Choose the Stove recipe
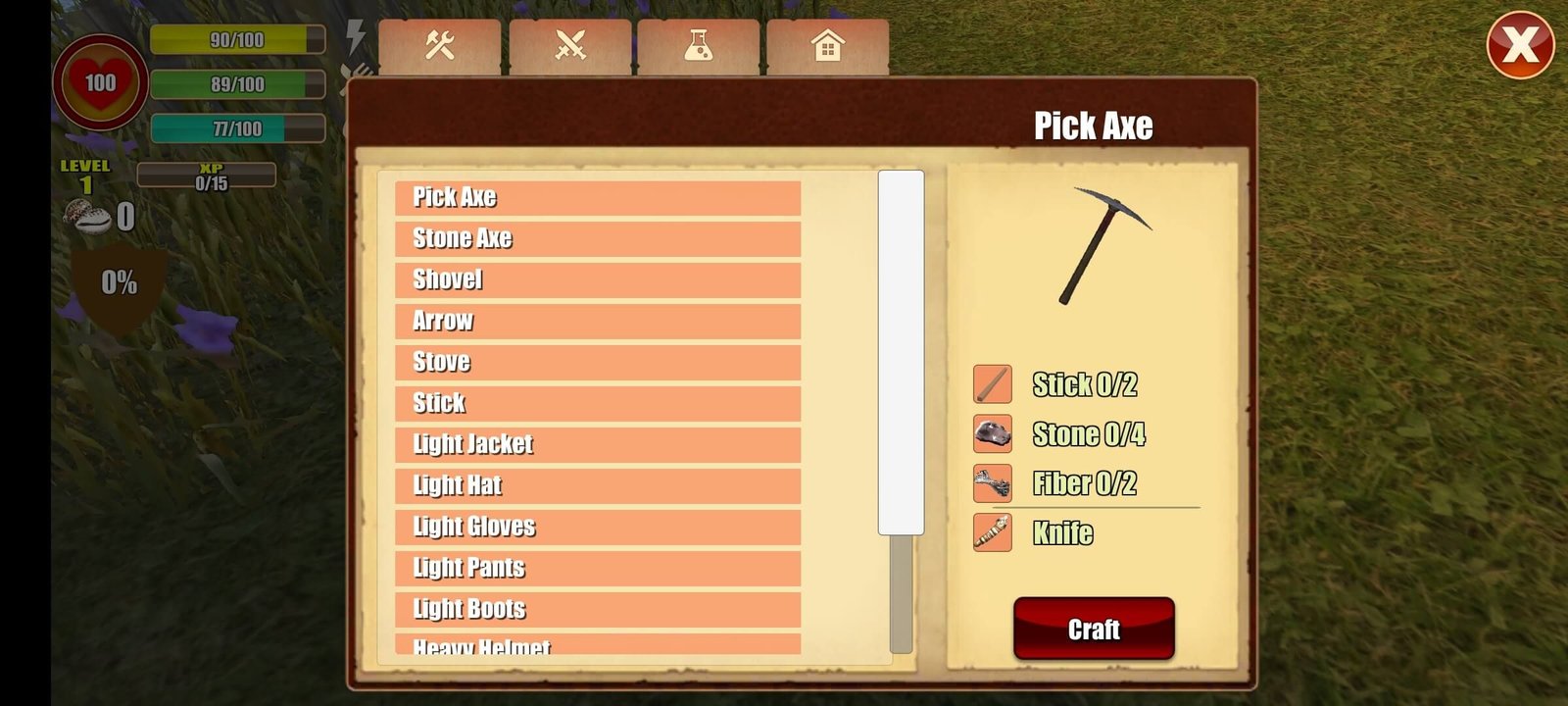 [x=597, y=362]
